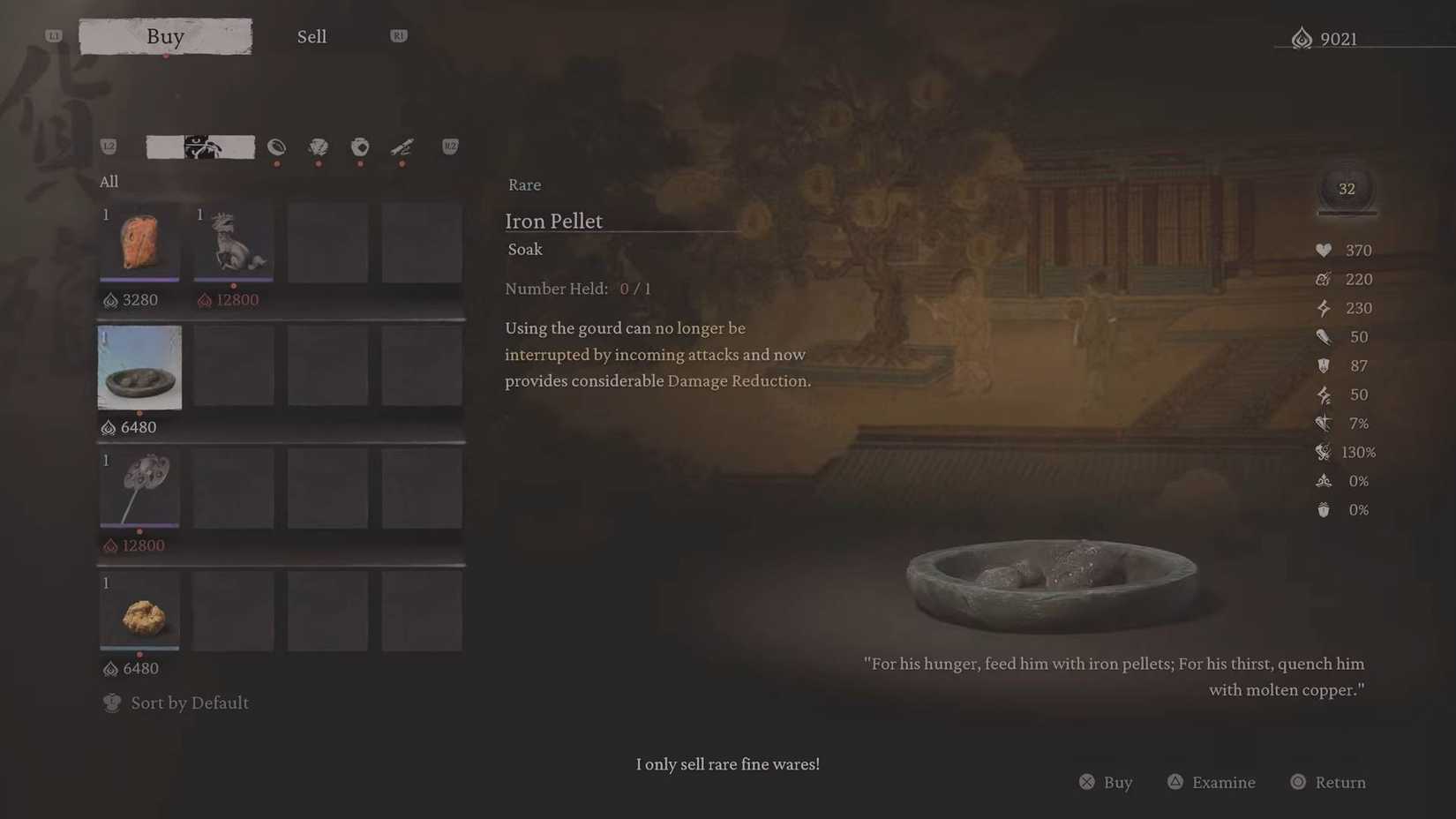Select the Buy tab
Screen dimensions: 1456x819
pyautogui.click(x=165, y=36)
